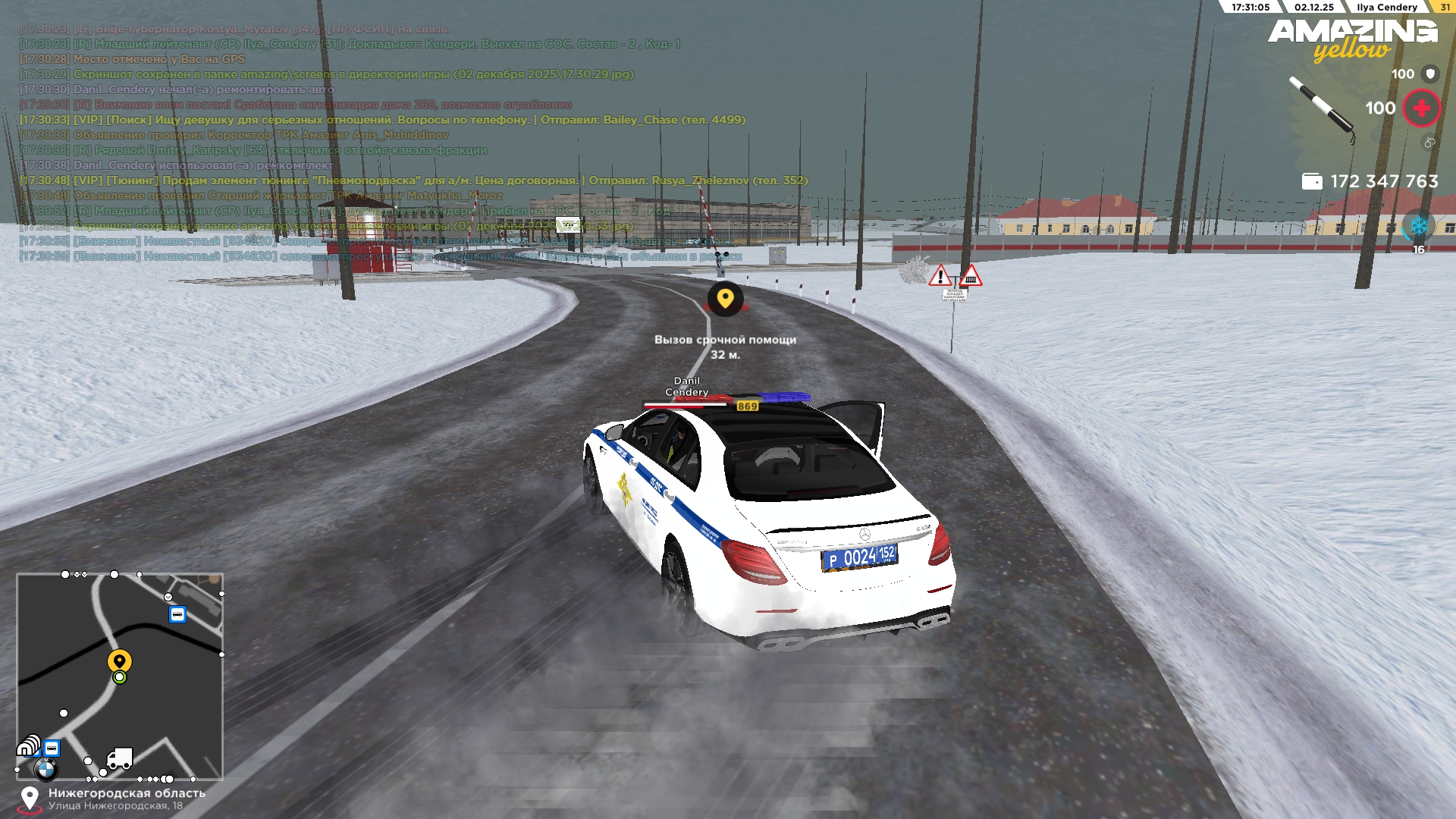Click the green player position marker on minimap
This screenshot has height=819, width=1456.
[x=119, y=677]
